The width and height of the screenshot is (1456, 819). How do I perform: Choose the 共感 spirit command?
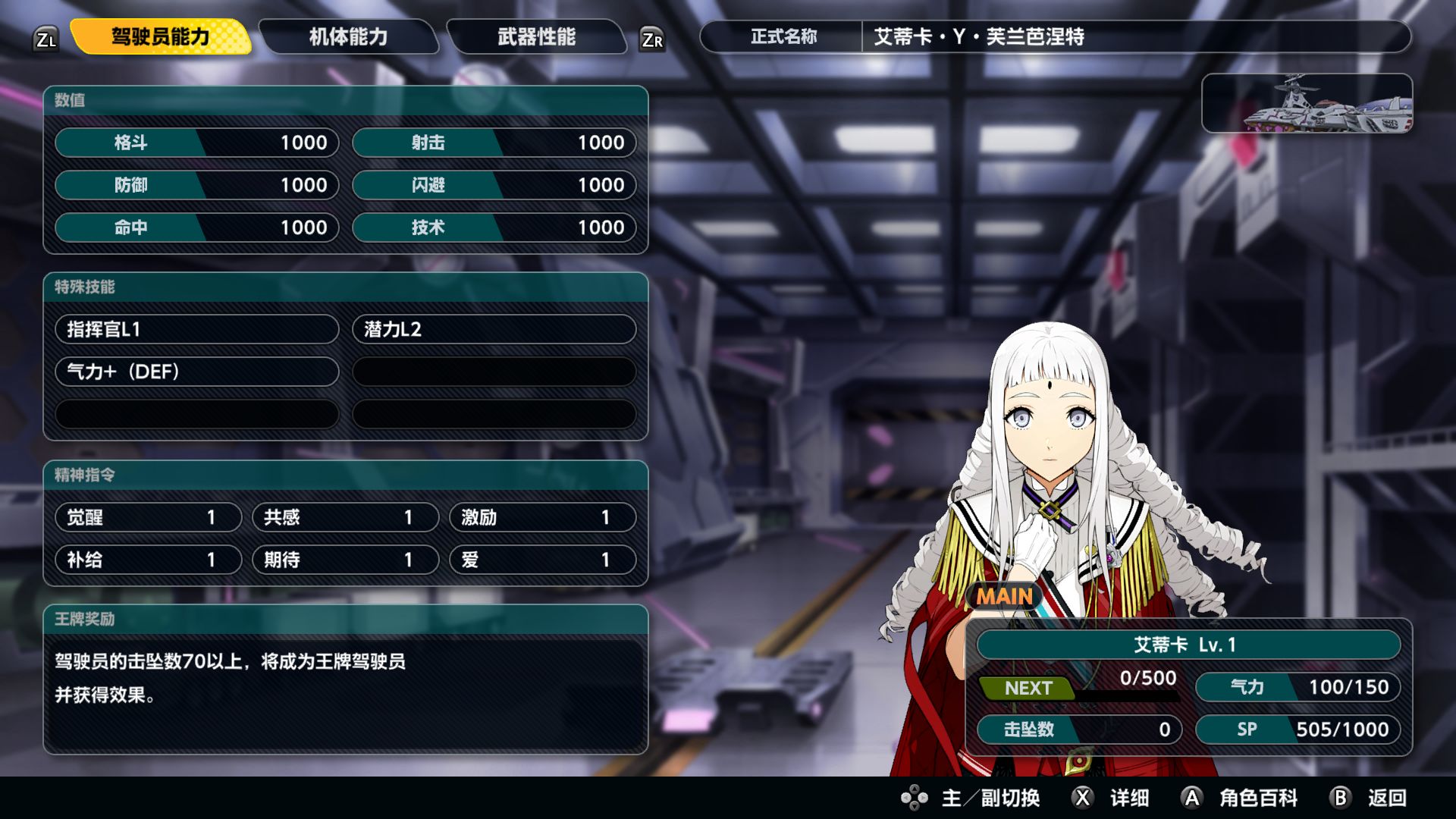(x=345, y=517)
